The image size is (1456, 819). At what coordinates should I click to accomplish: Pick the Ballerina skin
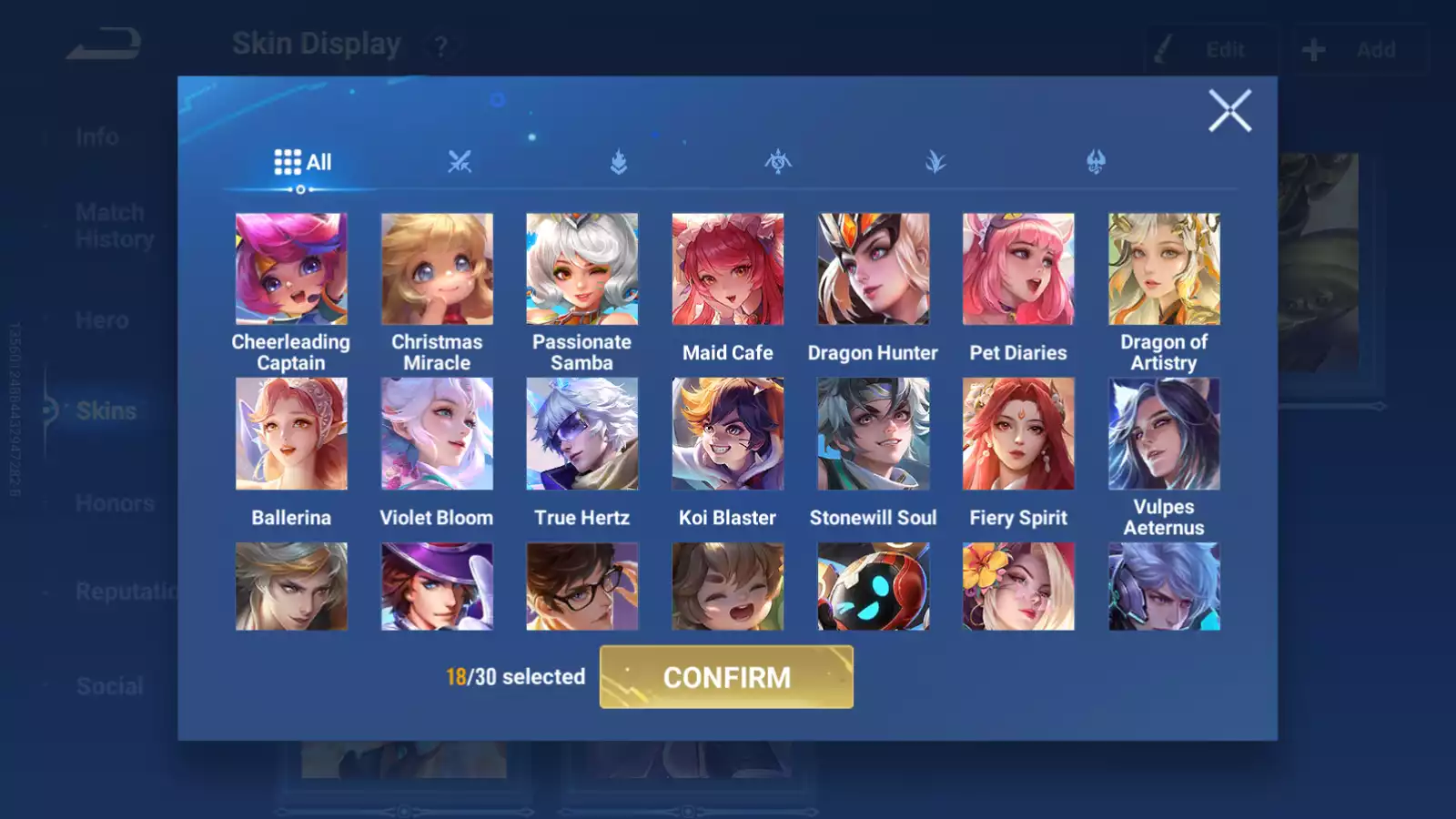point(291,434)
